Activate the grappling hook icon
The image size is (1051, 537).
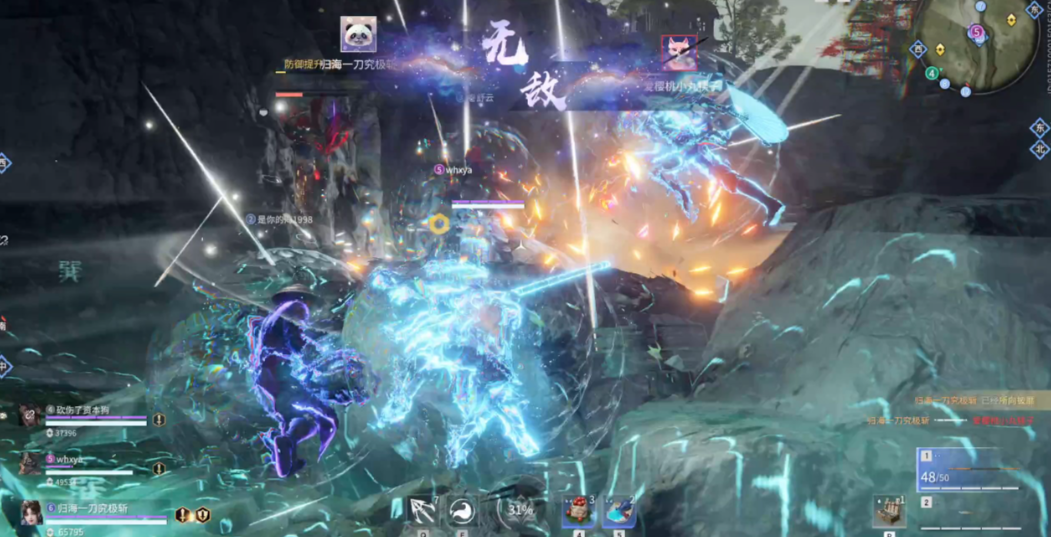pos(422,510)
